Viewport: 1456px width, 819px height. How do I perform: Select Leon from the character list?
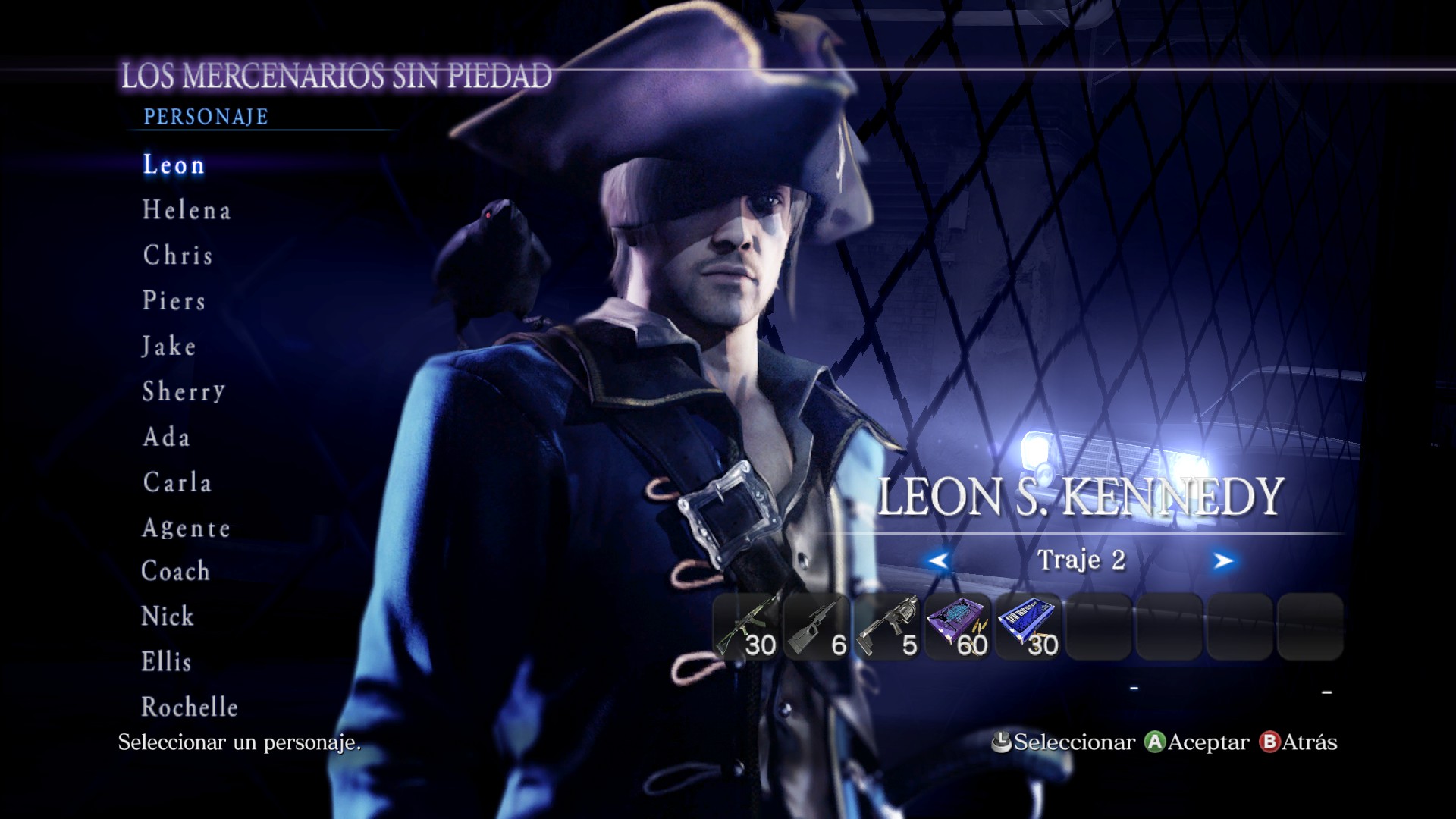click(174, 165)
